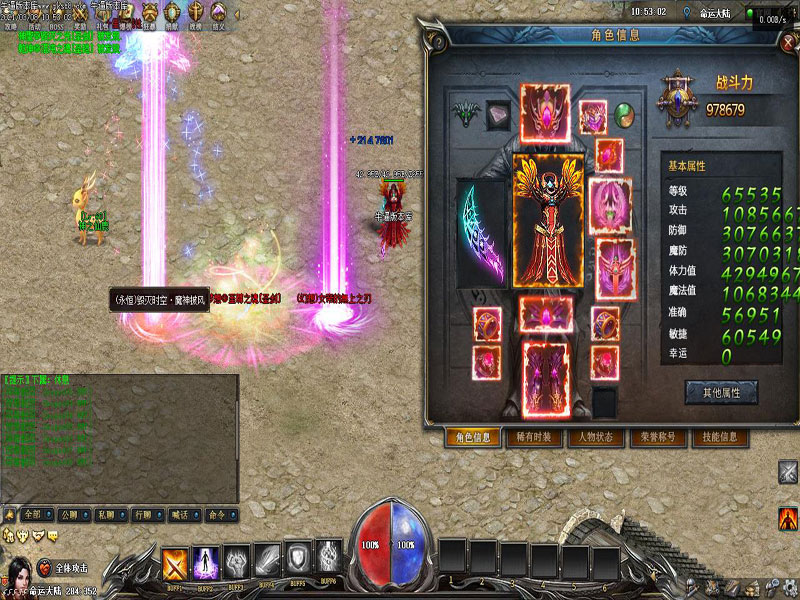Screen dimensions: 800x600
Task: Activate the purple figure BUFF2 skill
Action: click(x=206, y=562)
